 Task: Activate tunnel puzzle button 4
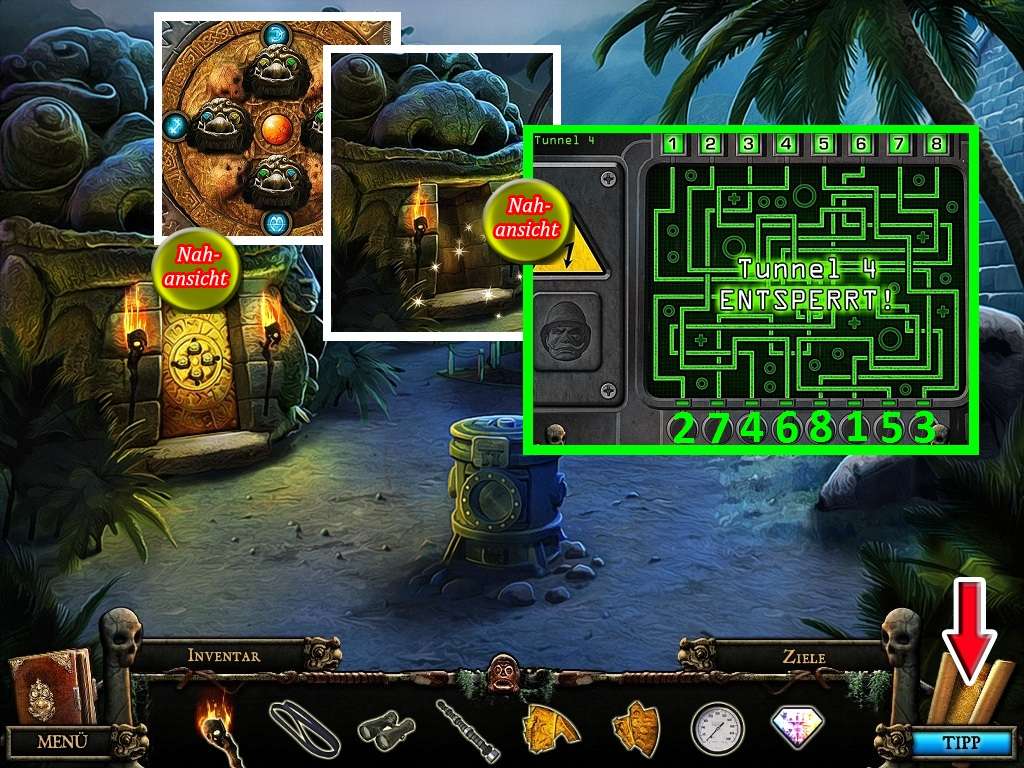pyautogui.click(x=786, y=144)
